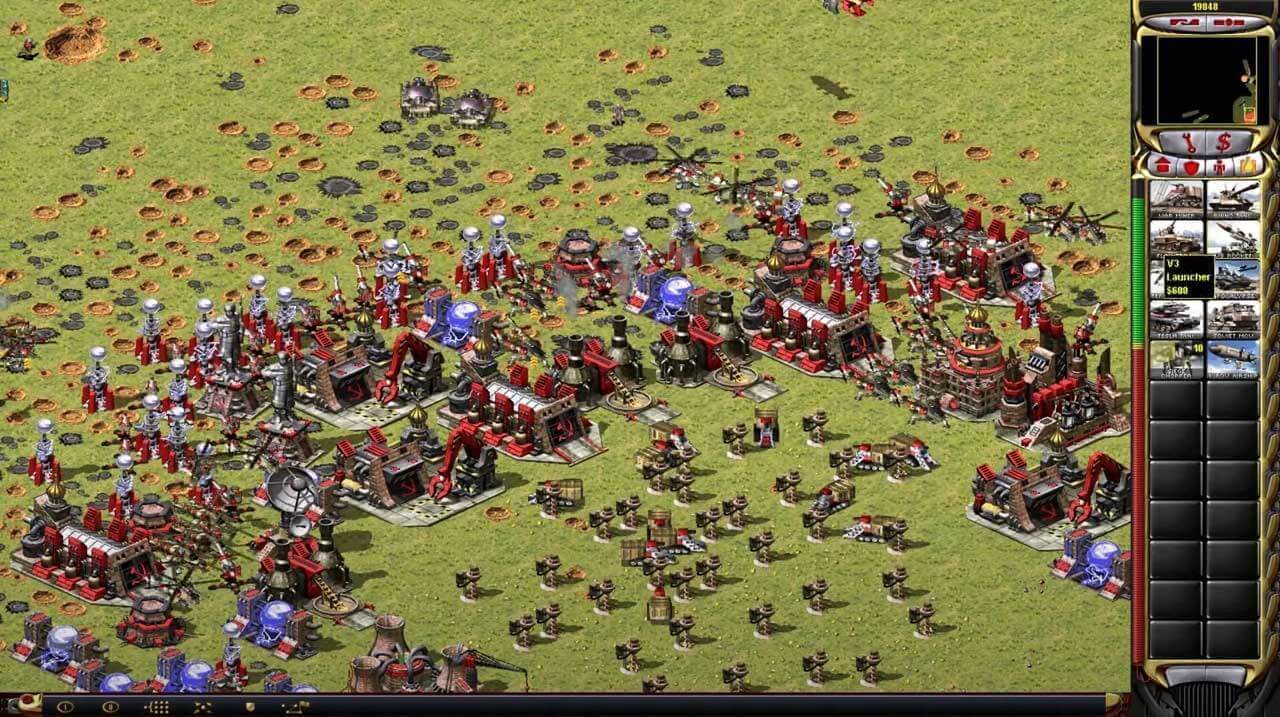This screenshot has width=1280, height=717.
Task: Click the Siege Chopper build icon
Action: coord(1176,358)
